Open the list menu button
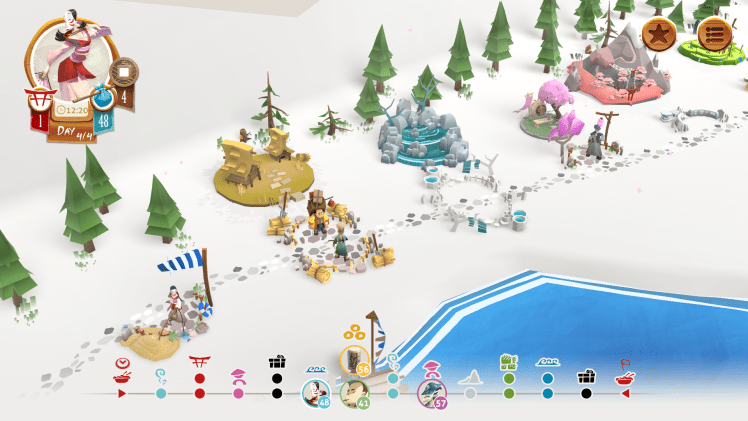This screenshot has height=421, width=748. click(714, 35)
